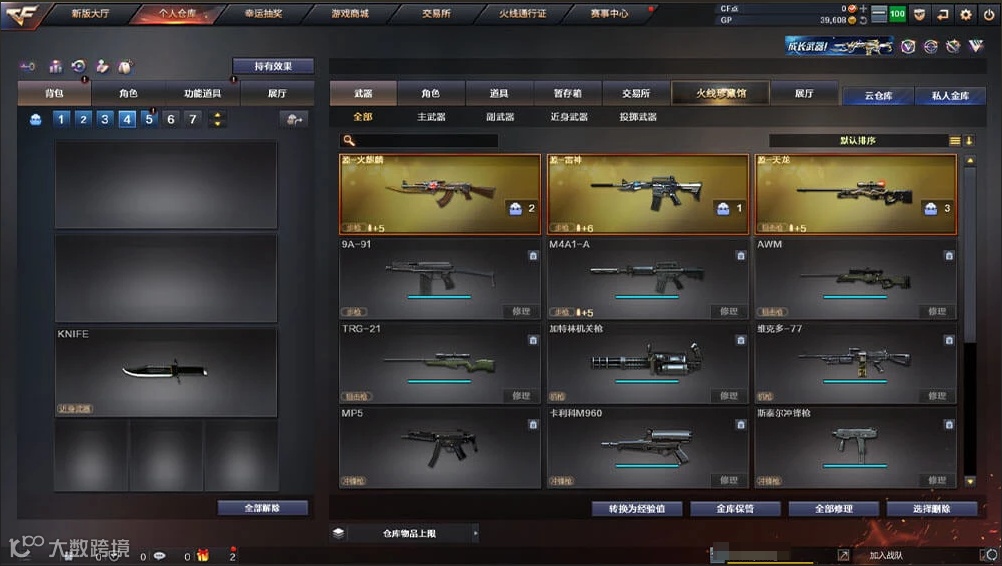Viewport: 1002px width, 566px height.
Task: Go to the 幸运抽奖 lucky draw page
Action: 264,14
